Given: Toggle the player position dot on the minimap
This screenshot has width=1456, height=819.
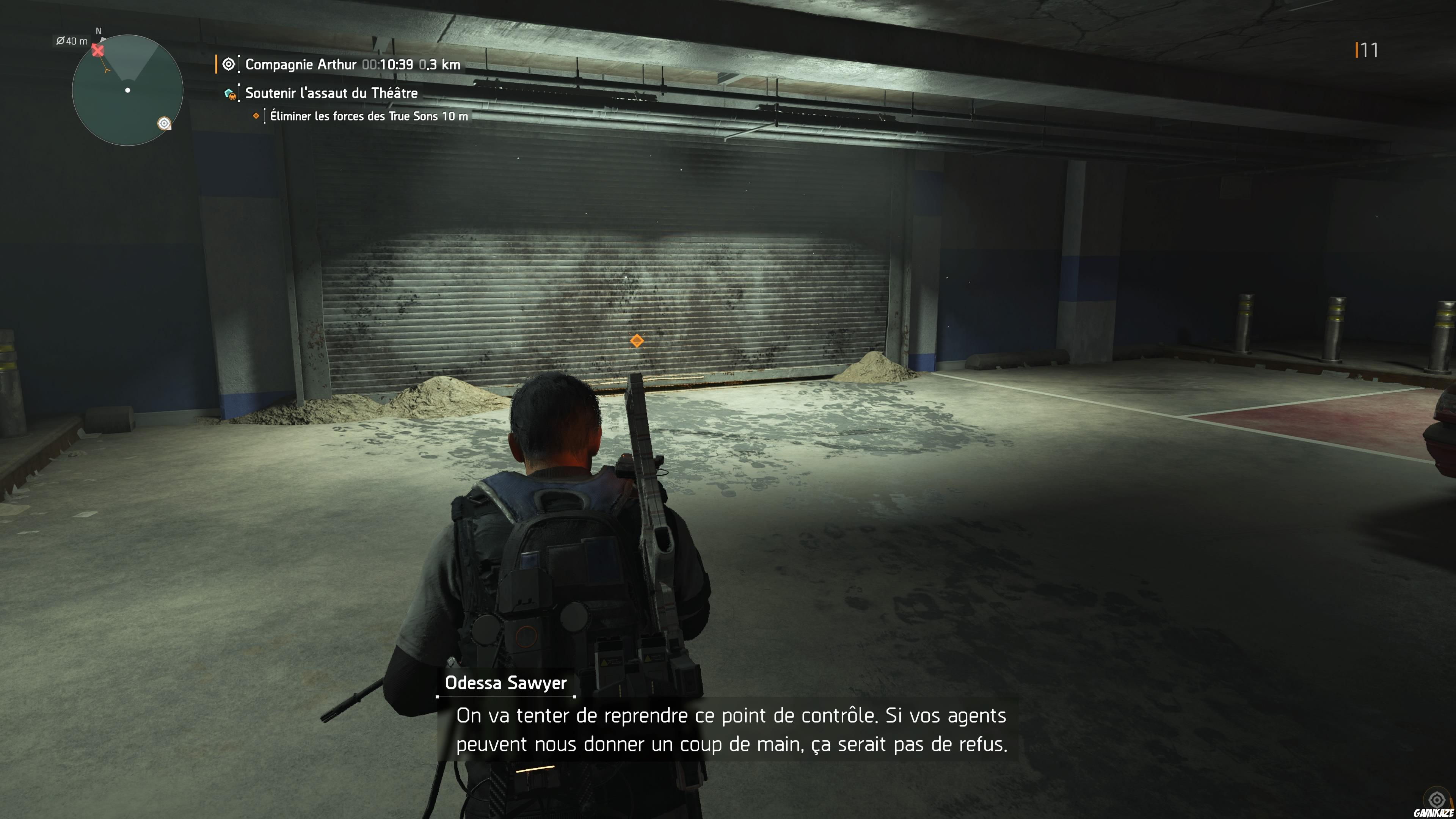Looking at the screenshot, I should [127, 90].
